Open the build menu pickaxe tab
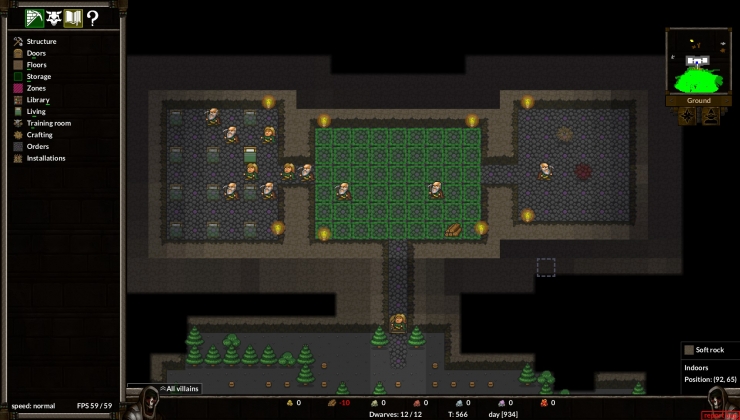Image resolution: width=740 pixels, height=420 pixels. [35, 18]
